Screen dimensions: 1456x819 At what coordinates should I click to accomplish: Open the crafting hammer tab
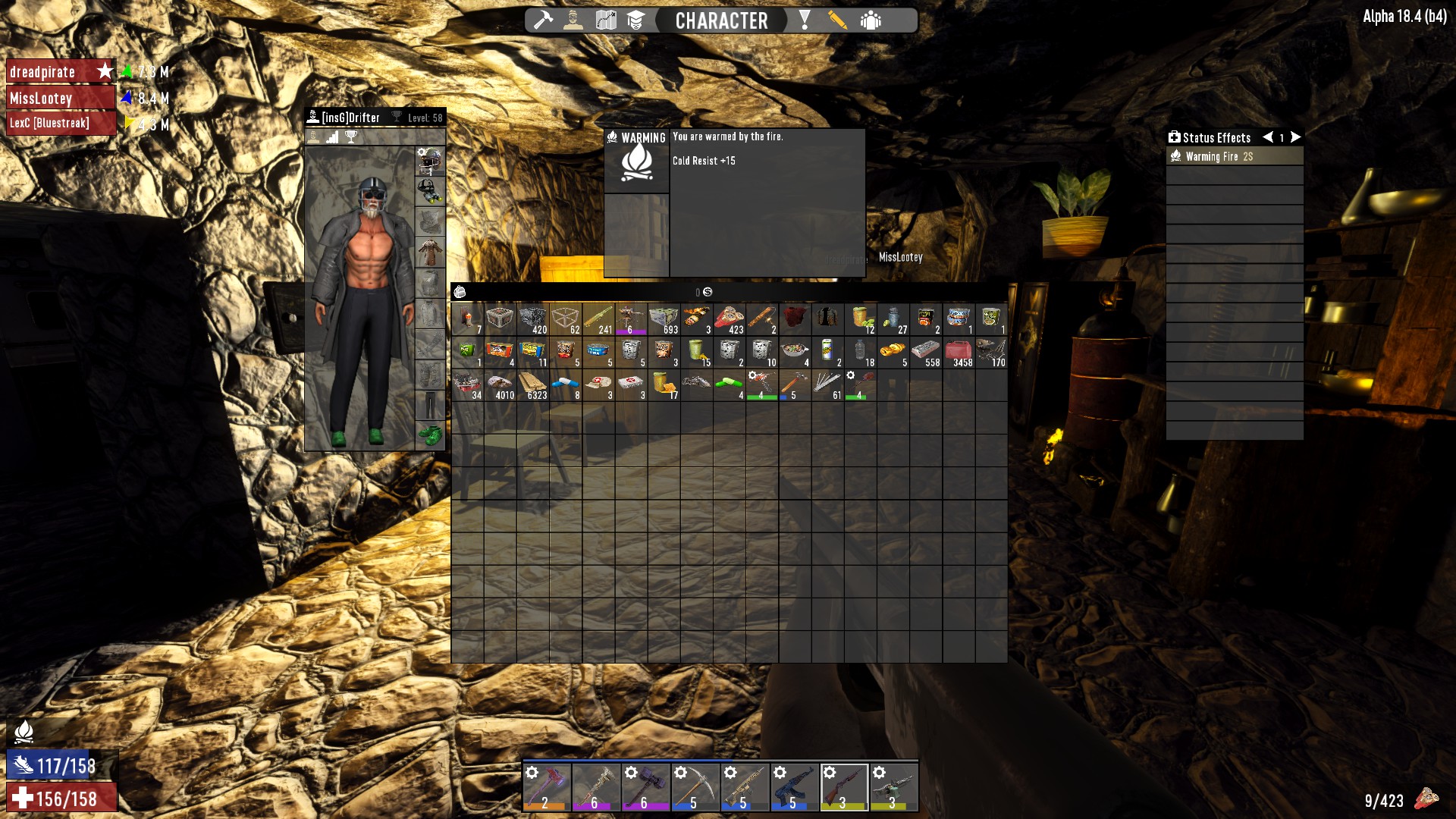tap(543, 20)
